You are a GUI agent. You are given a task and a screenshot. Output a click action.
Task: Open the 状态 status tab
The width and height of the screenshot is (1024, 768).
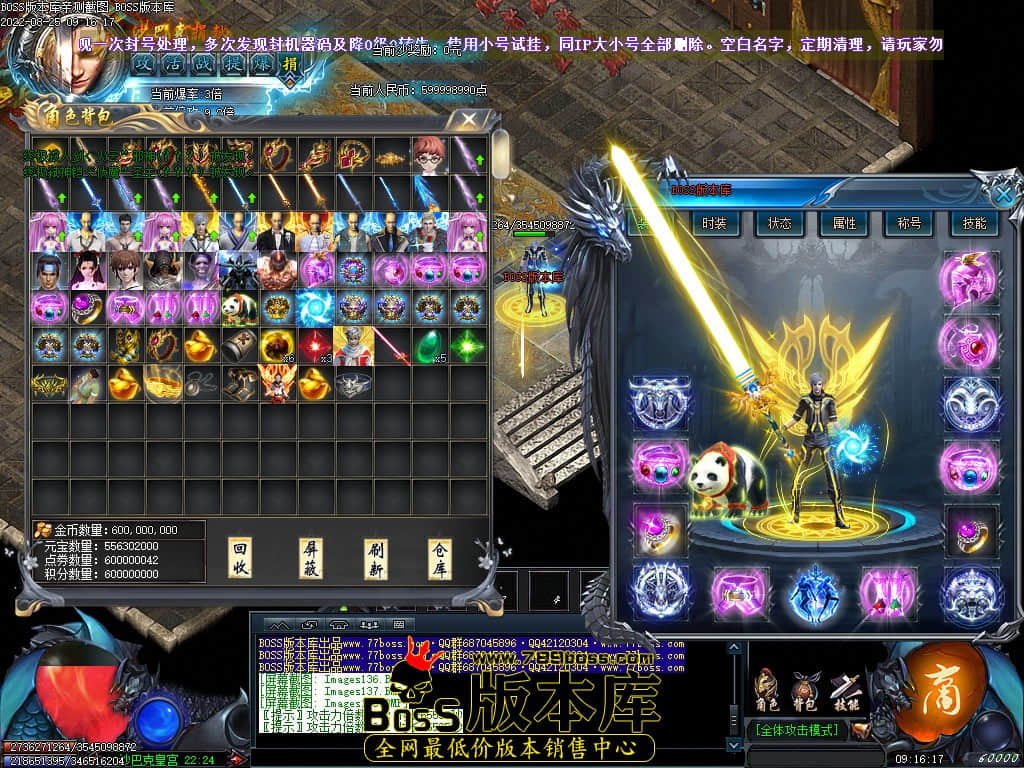[779, 224]
